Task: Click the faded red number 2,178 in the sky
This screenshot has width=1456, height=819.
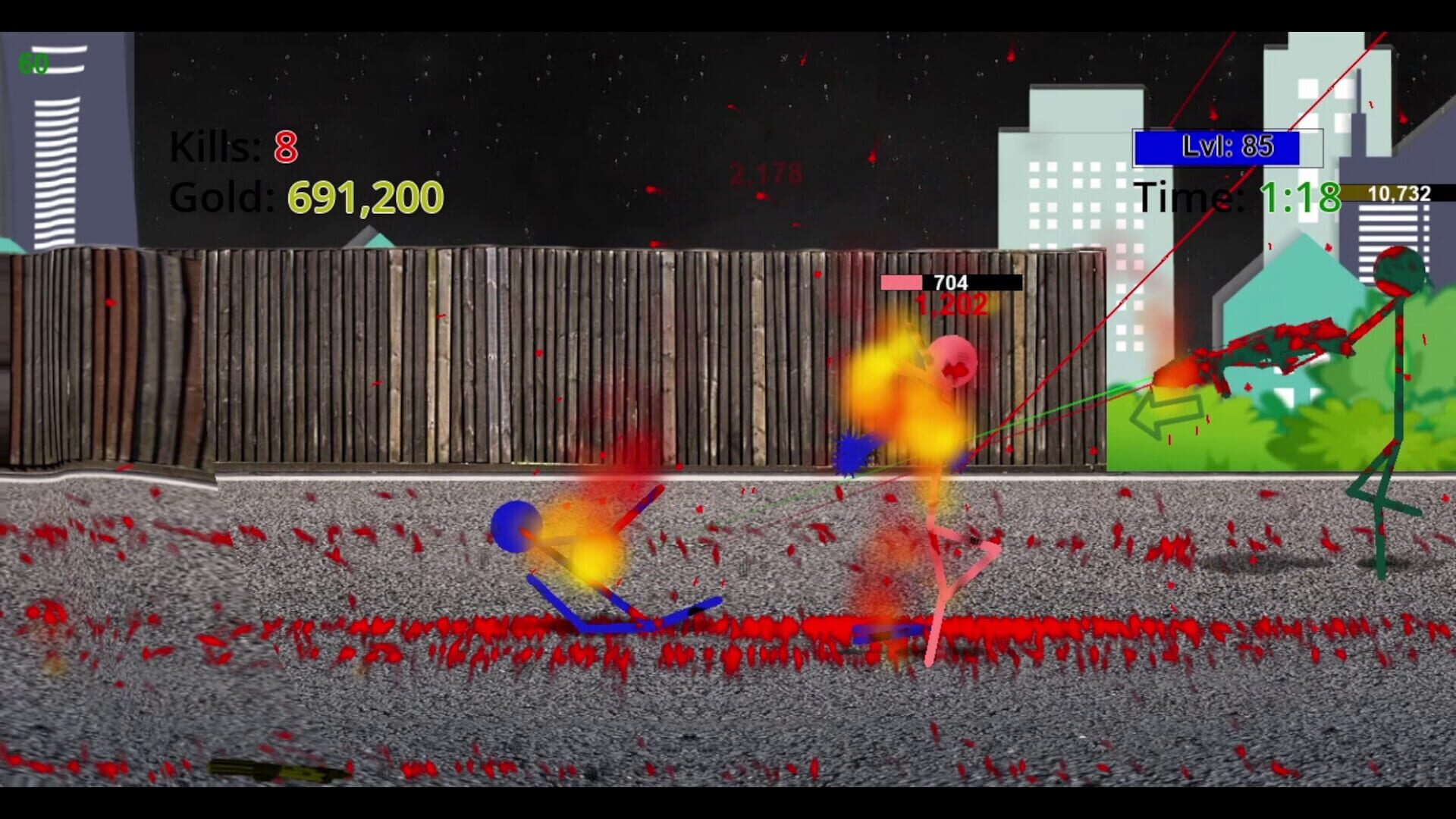Action: coord(764,173)
